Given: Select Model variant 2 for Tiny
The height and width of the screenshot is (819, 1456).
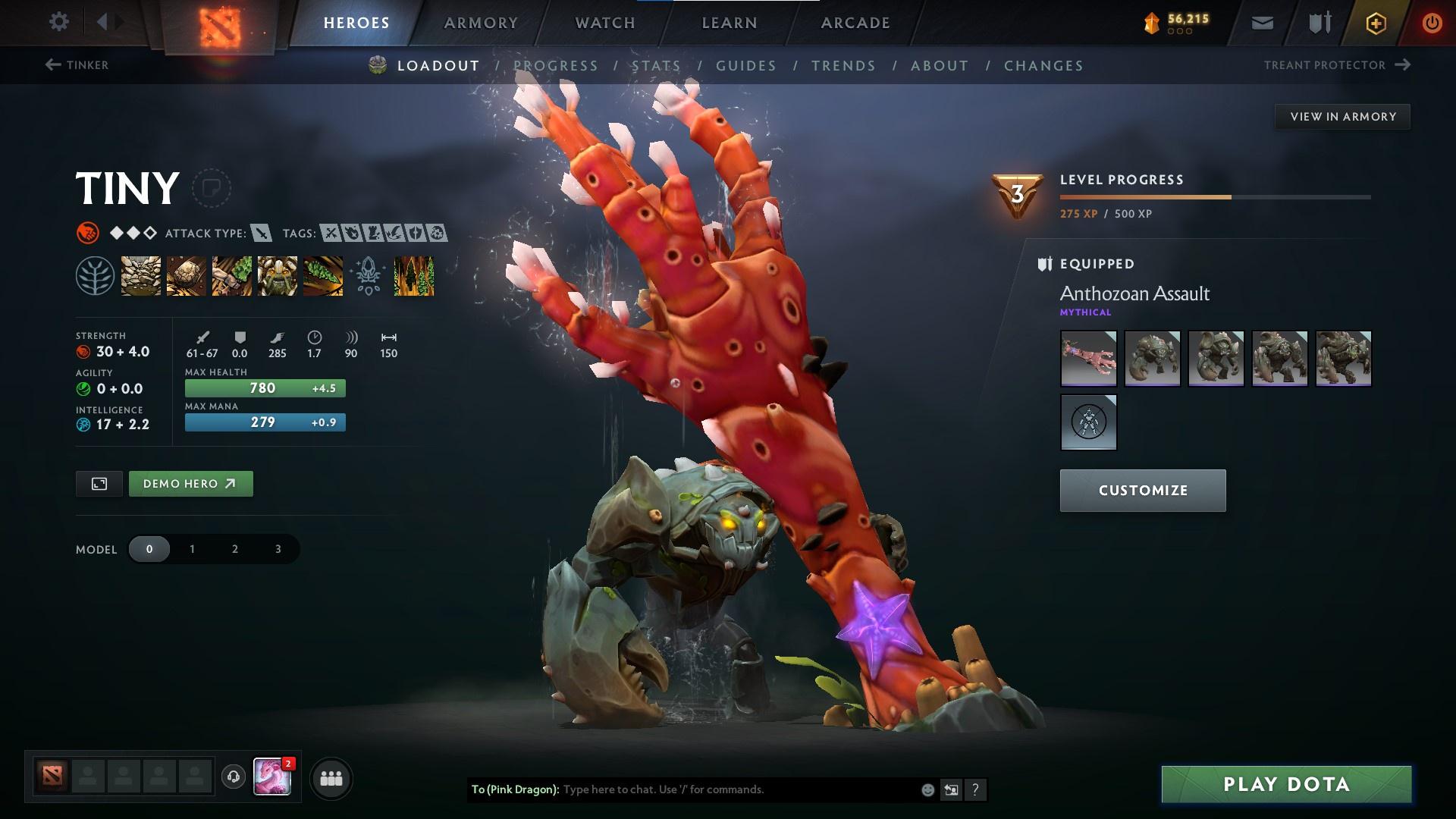Looking at the screenshot, I should [234, 548].
